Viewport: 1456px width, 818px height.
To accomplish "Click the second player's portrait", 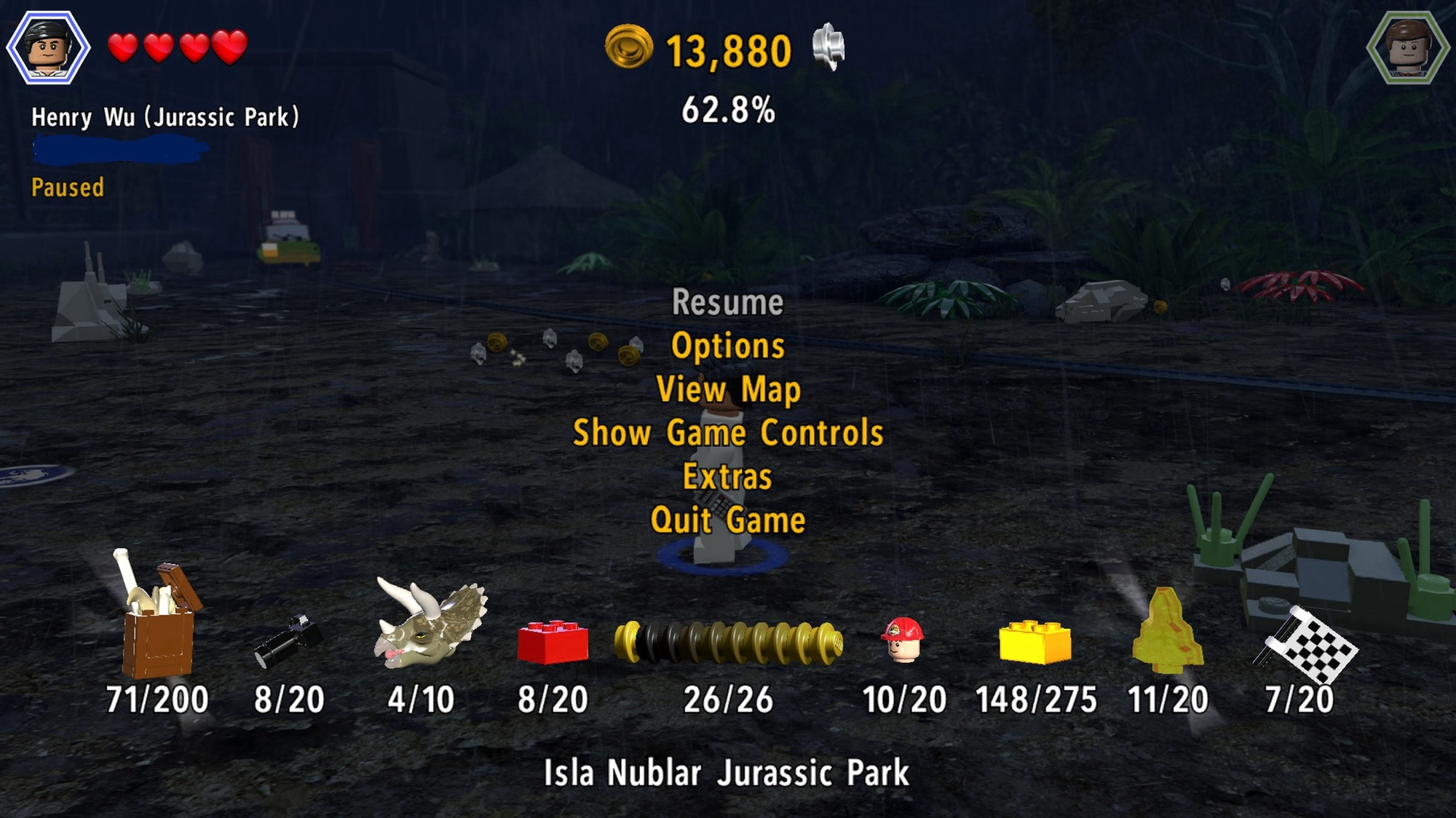I will (x=1406, y=48).
